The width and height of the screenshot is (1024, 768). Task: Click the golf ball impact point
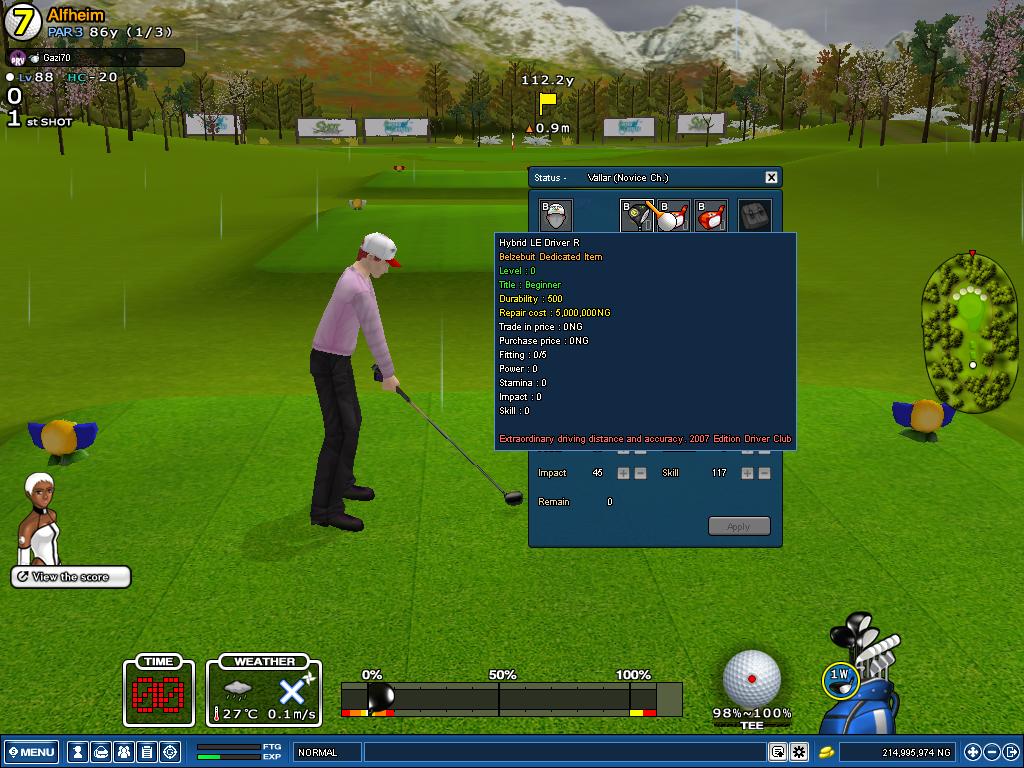(751, 678)
